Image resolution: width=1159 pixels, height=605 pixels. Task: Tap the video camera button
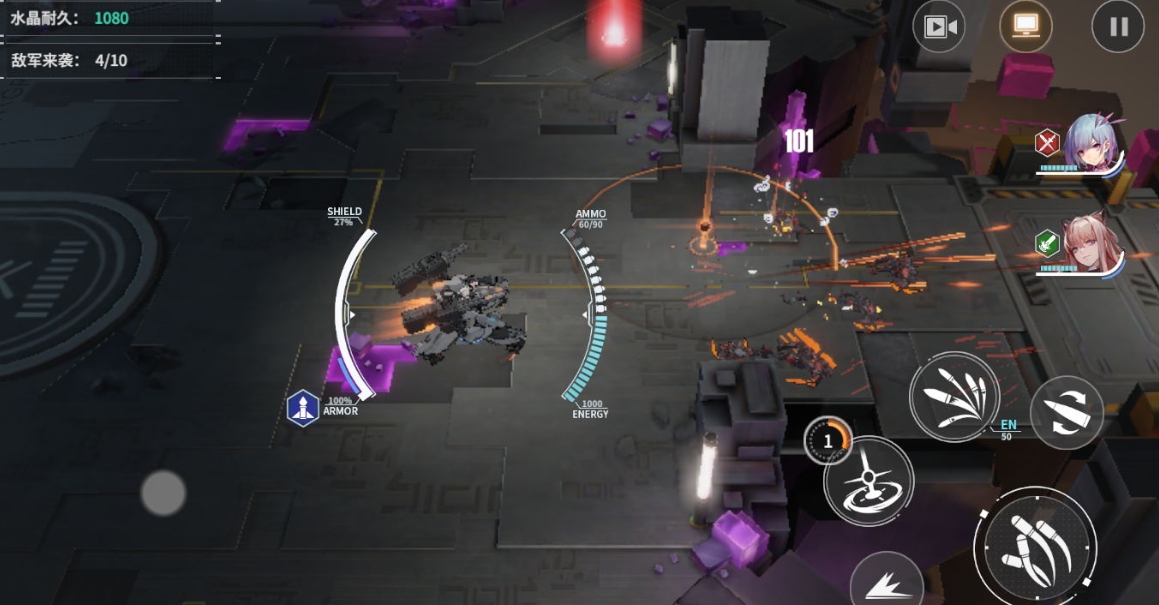(938, 27)
